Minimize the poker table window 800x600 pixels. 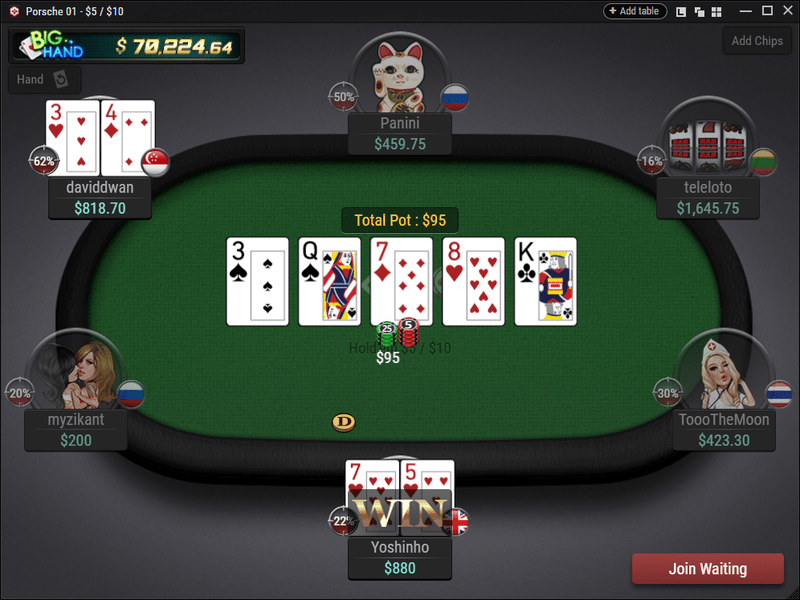743,11
